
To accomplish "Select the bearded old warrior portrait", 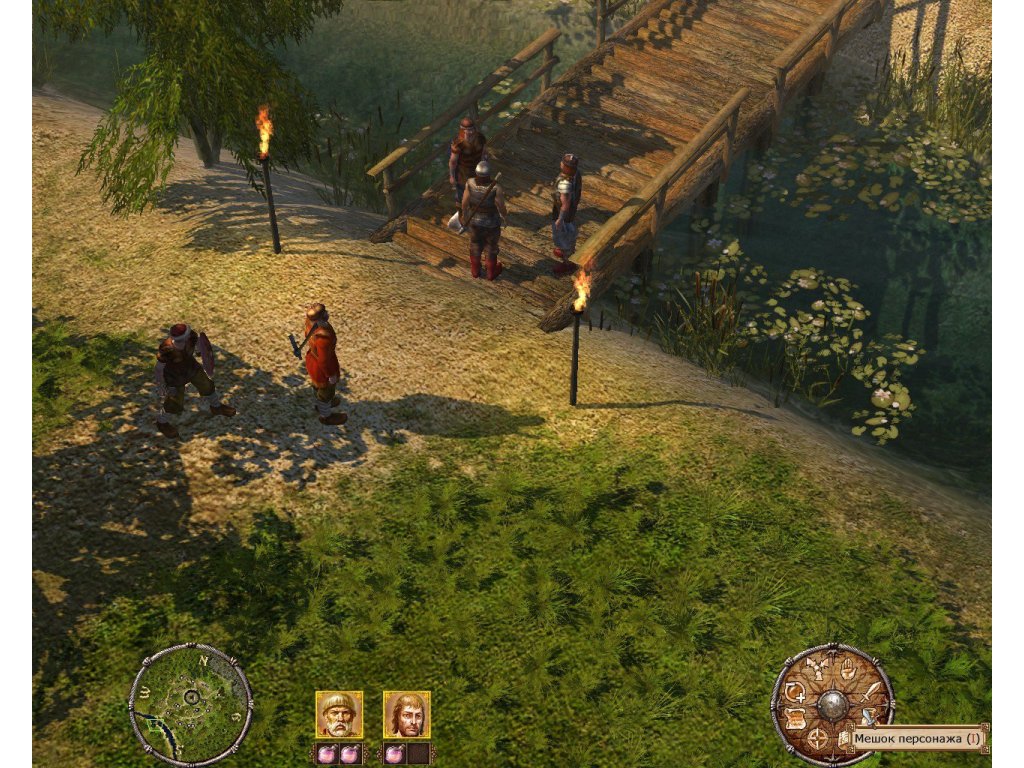I will (x=339, y=714).
